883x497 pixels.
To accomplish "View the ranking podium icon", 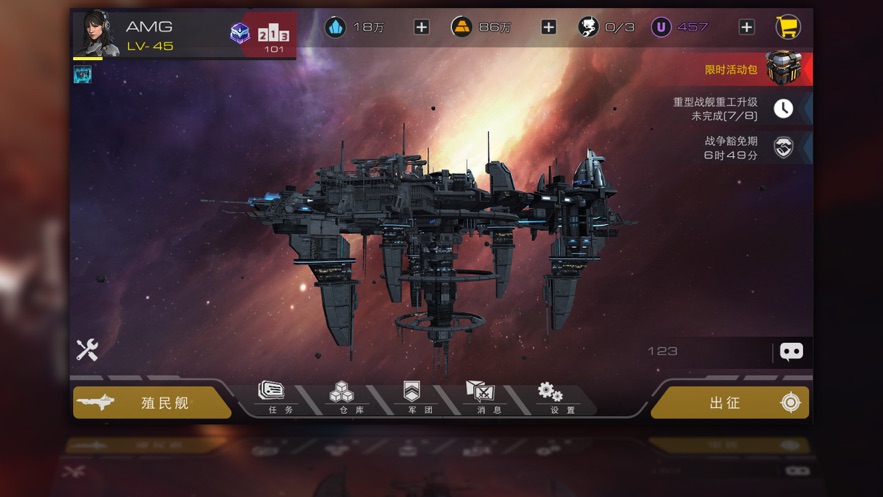I will pos(273,35).
